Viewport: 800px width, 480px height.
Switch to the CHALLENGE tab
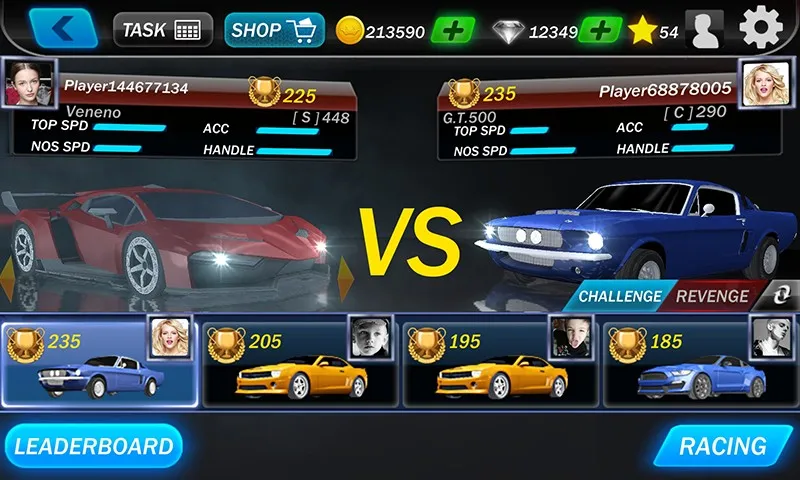coord(620,296)
